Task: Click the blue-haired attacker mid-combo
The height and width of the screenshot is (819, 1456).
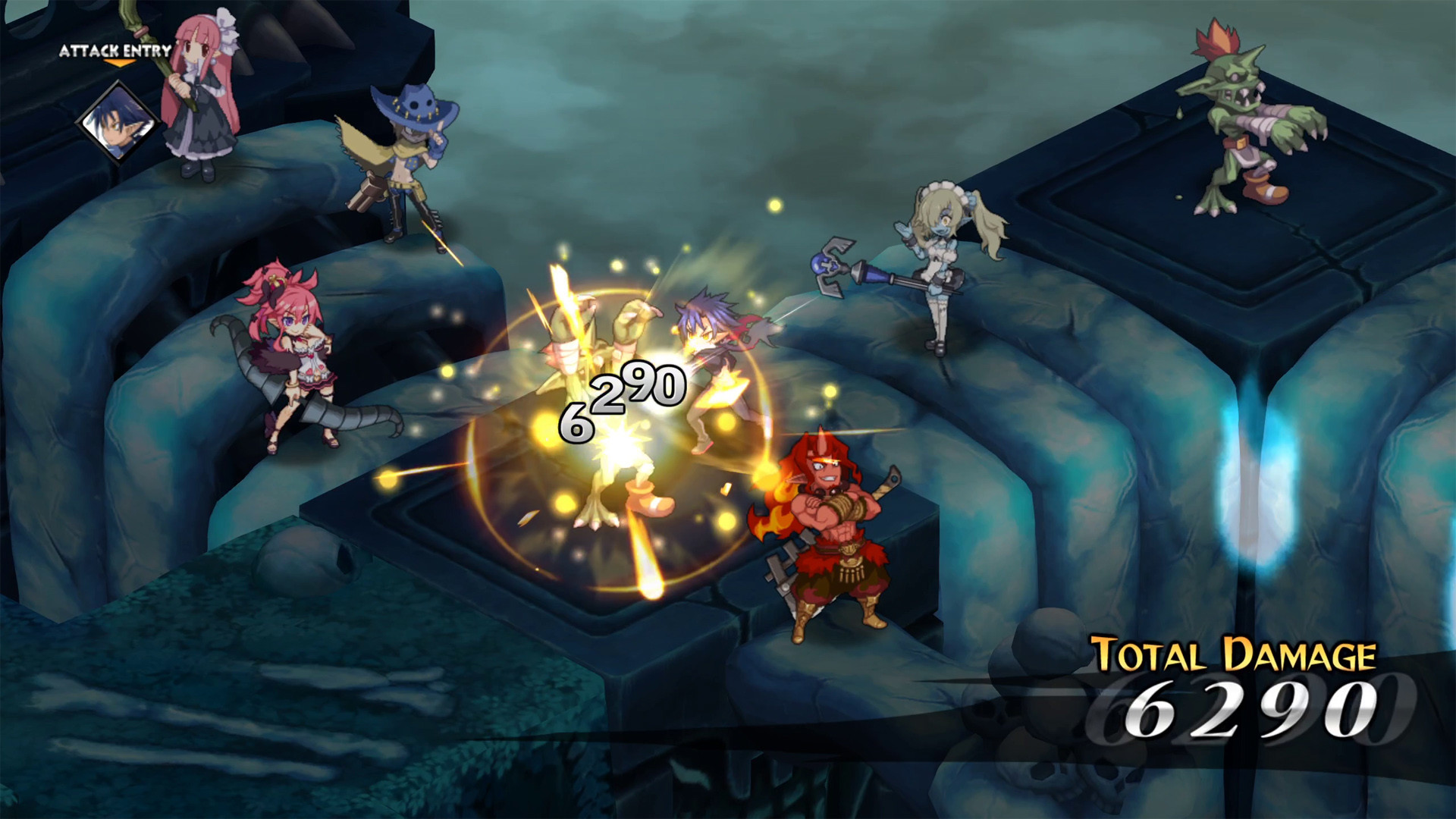Action: click(713, 356)
